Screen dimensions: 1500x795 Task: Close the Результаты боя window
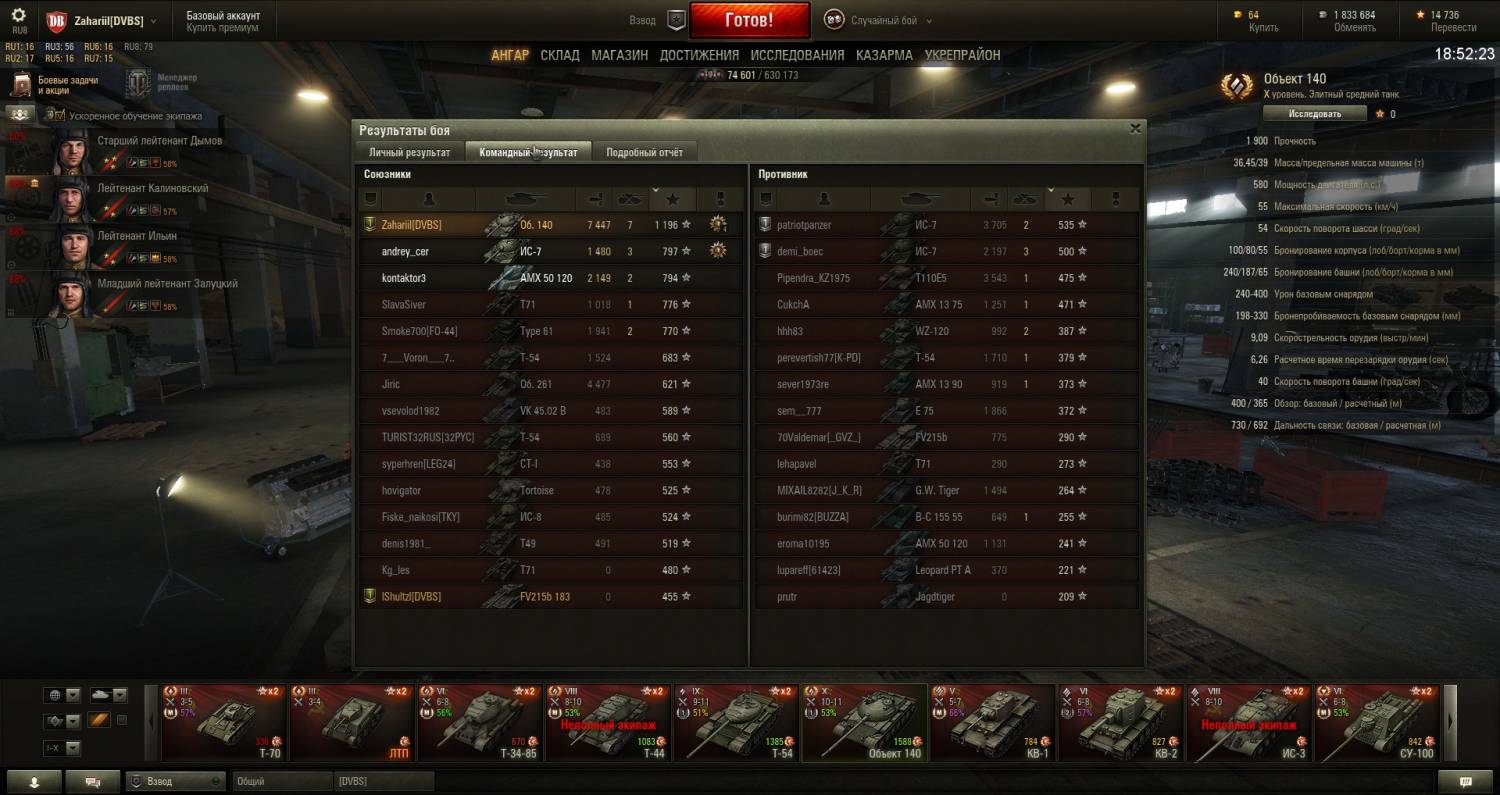click(1135, 129)
